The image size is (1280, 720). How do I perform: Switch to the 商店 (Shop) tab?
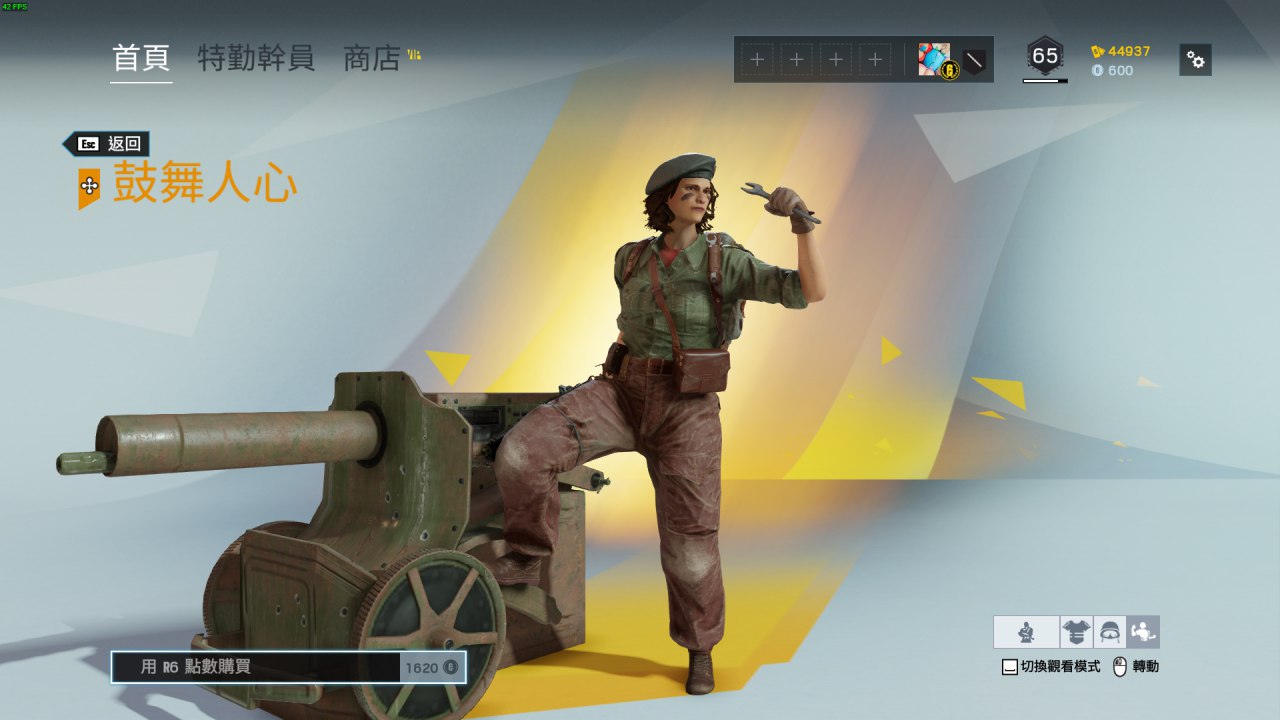click(372, 58)
